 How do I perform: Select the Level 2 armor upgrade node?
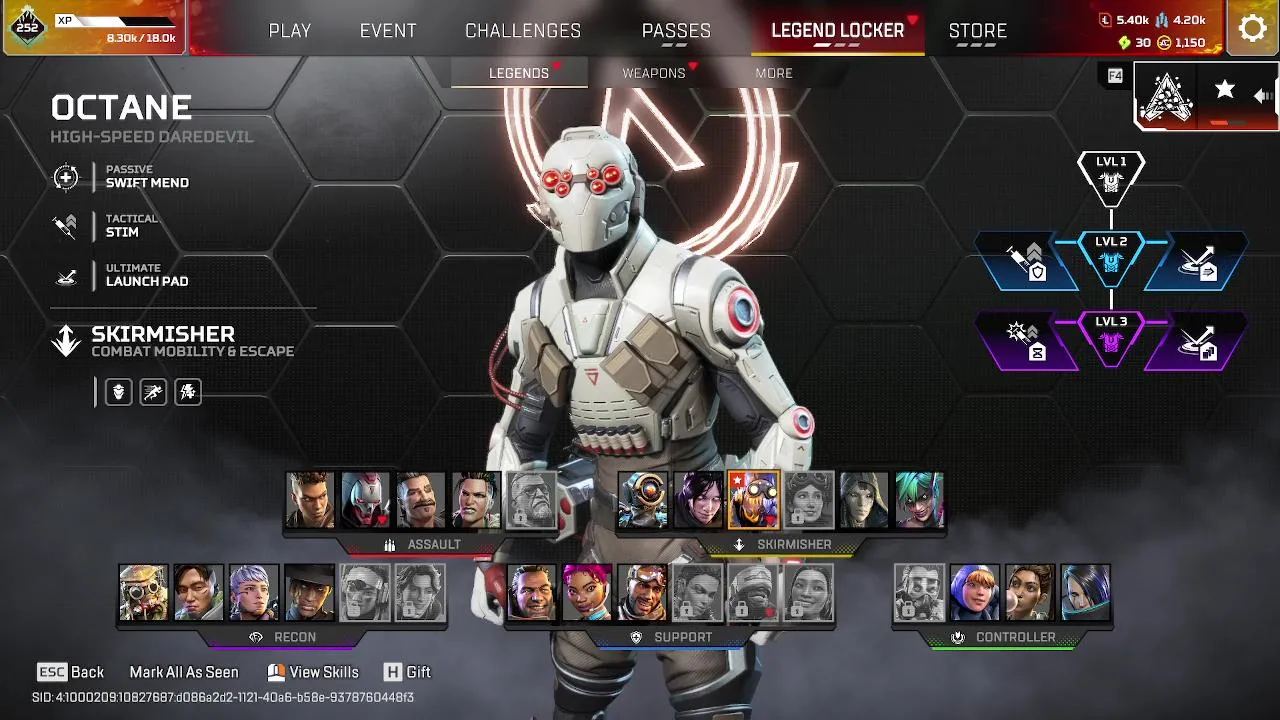(1111, 256)
